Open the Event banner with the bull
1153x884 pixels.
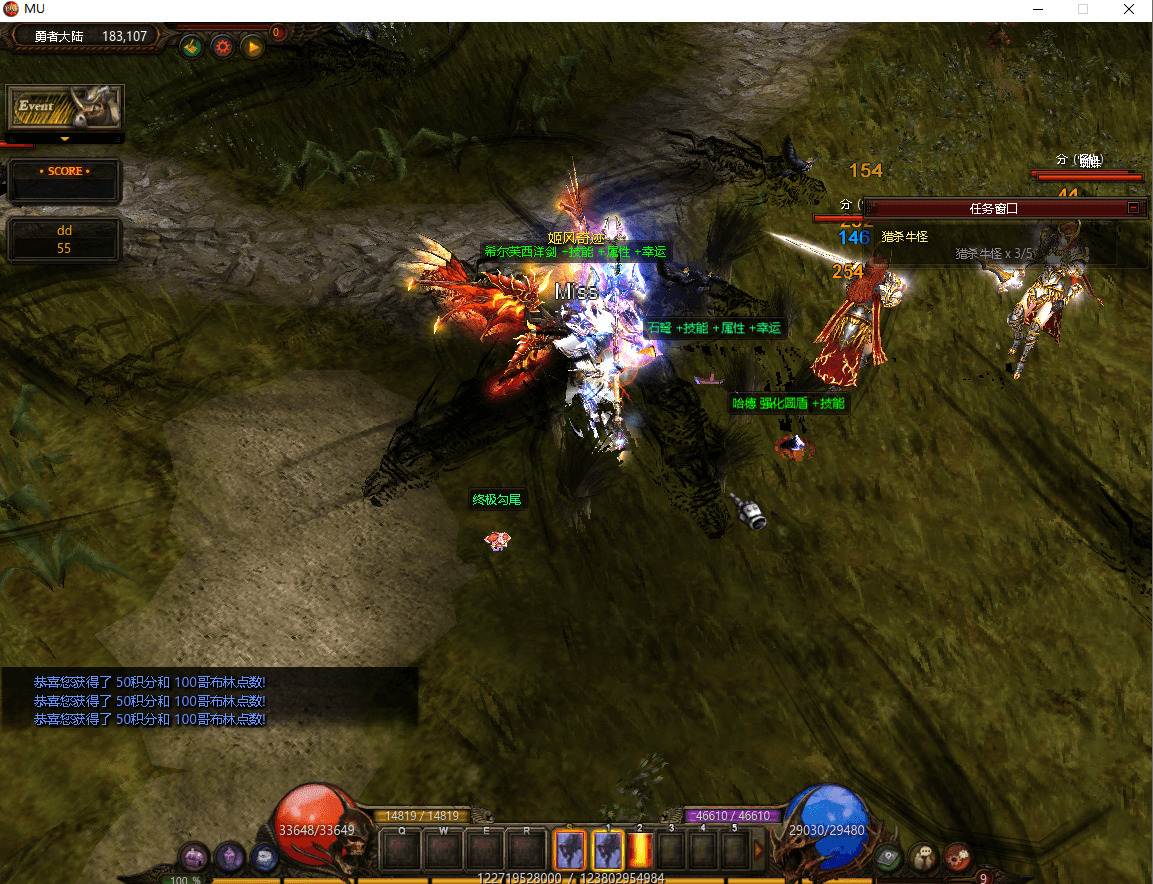click(x=65, y=107)
